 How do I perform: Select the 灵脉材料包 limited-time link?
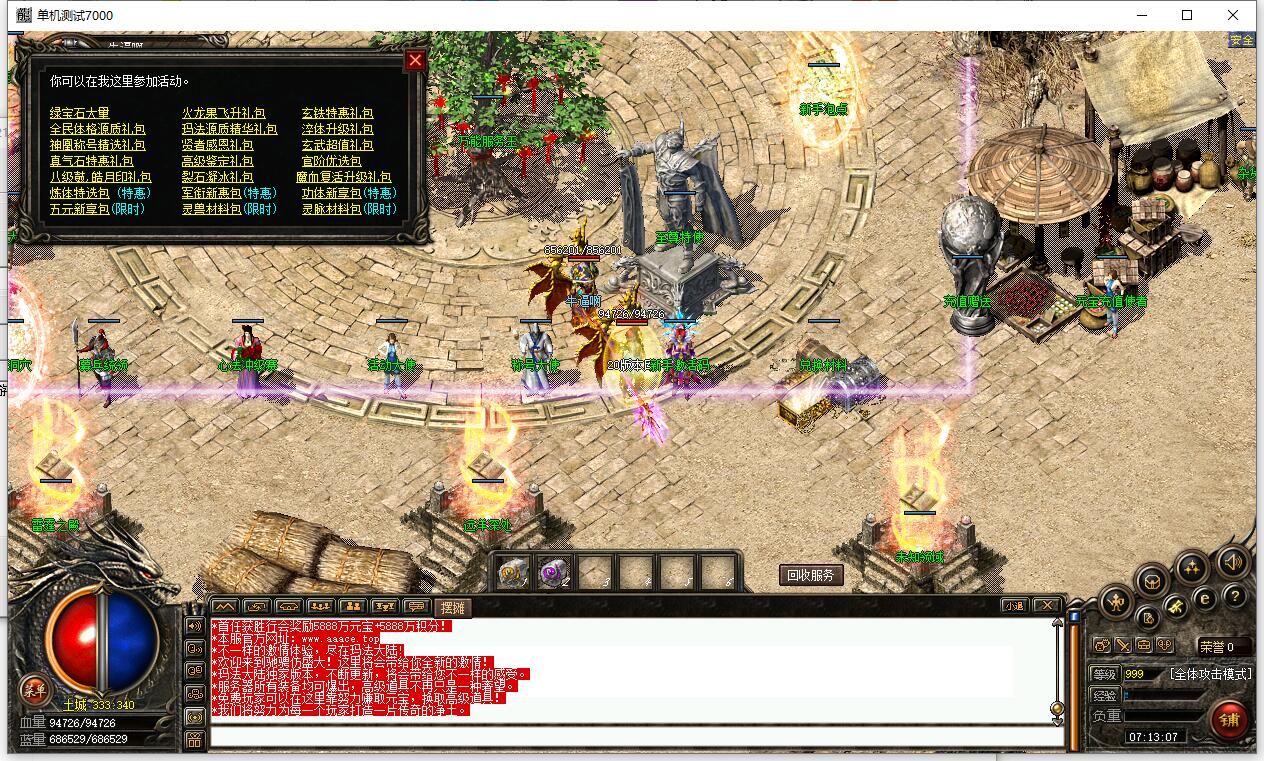pos(349,209)
